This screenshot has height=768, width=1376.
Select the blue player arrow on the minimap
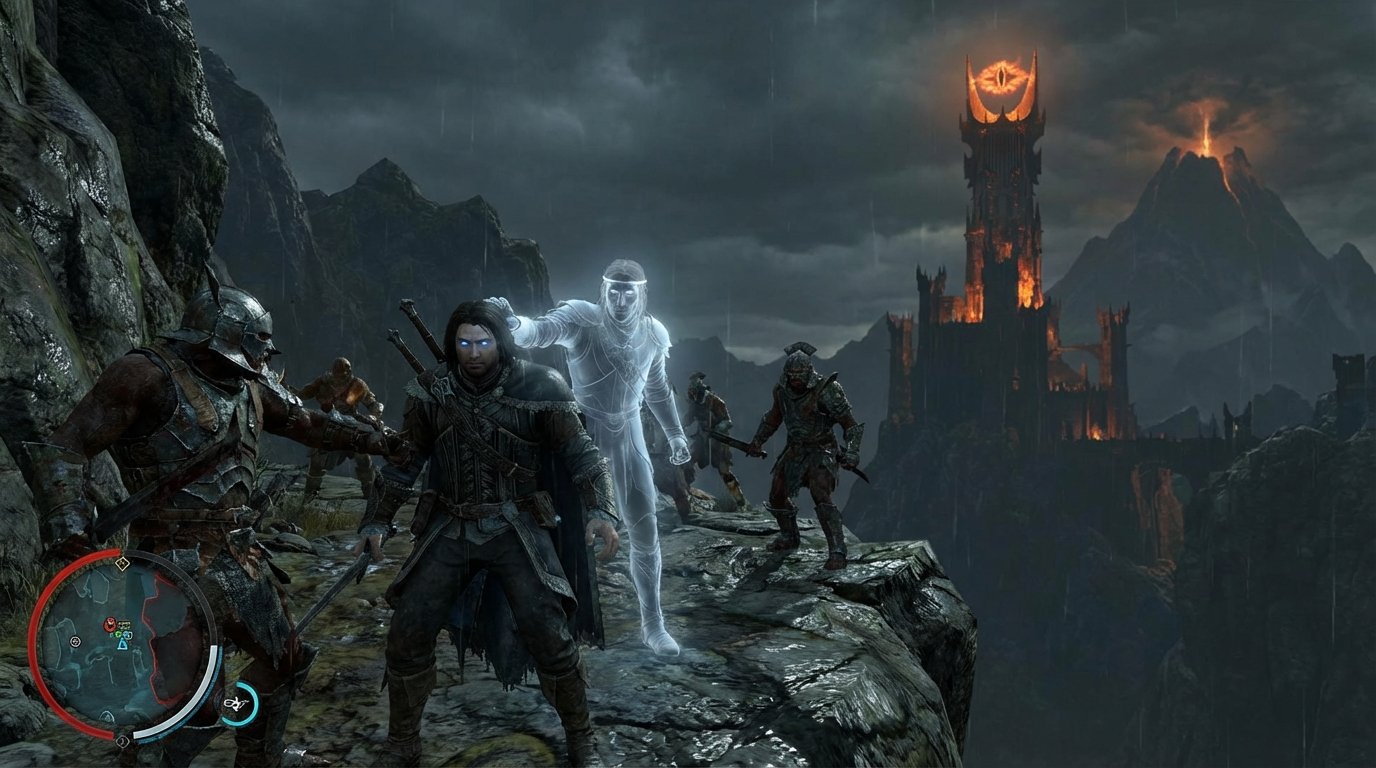[122, 644]
